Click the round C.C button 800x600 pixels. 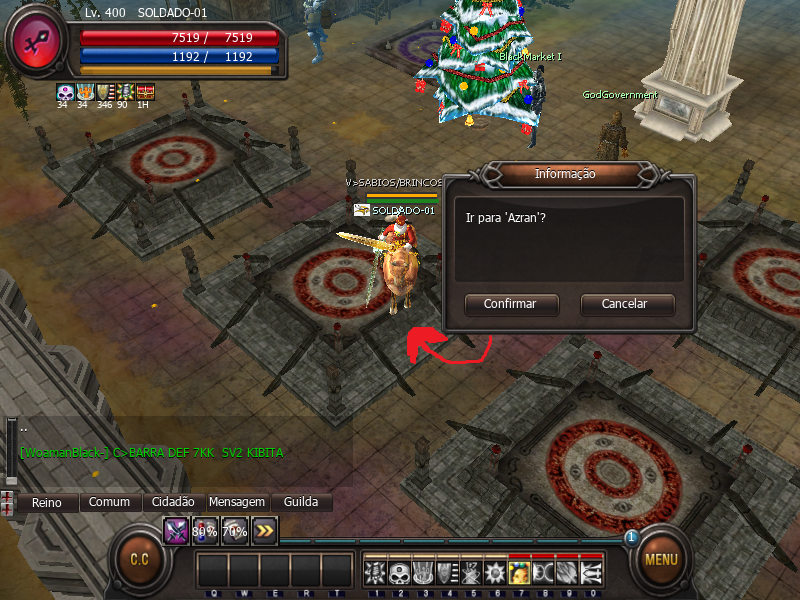[x=139, y=559]
